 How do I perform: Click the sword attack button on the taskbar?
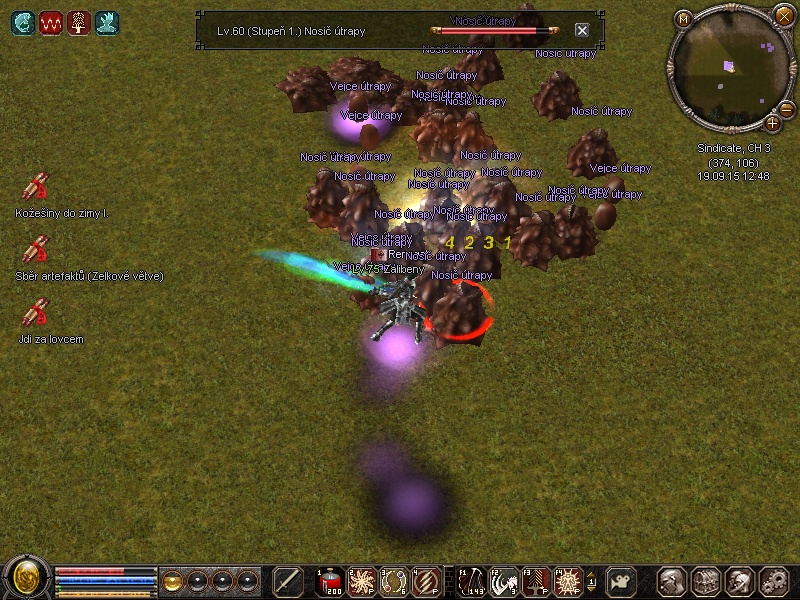tap(288, 580)
